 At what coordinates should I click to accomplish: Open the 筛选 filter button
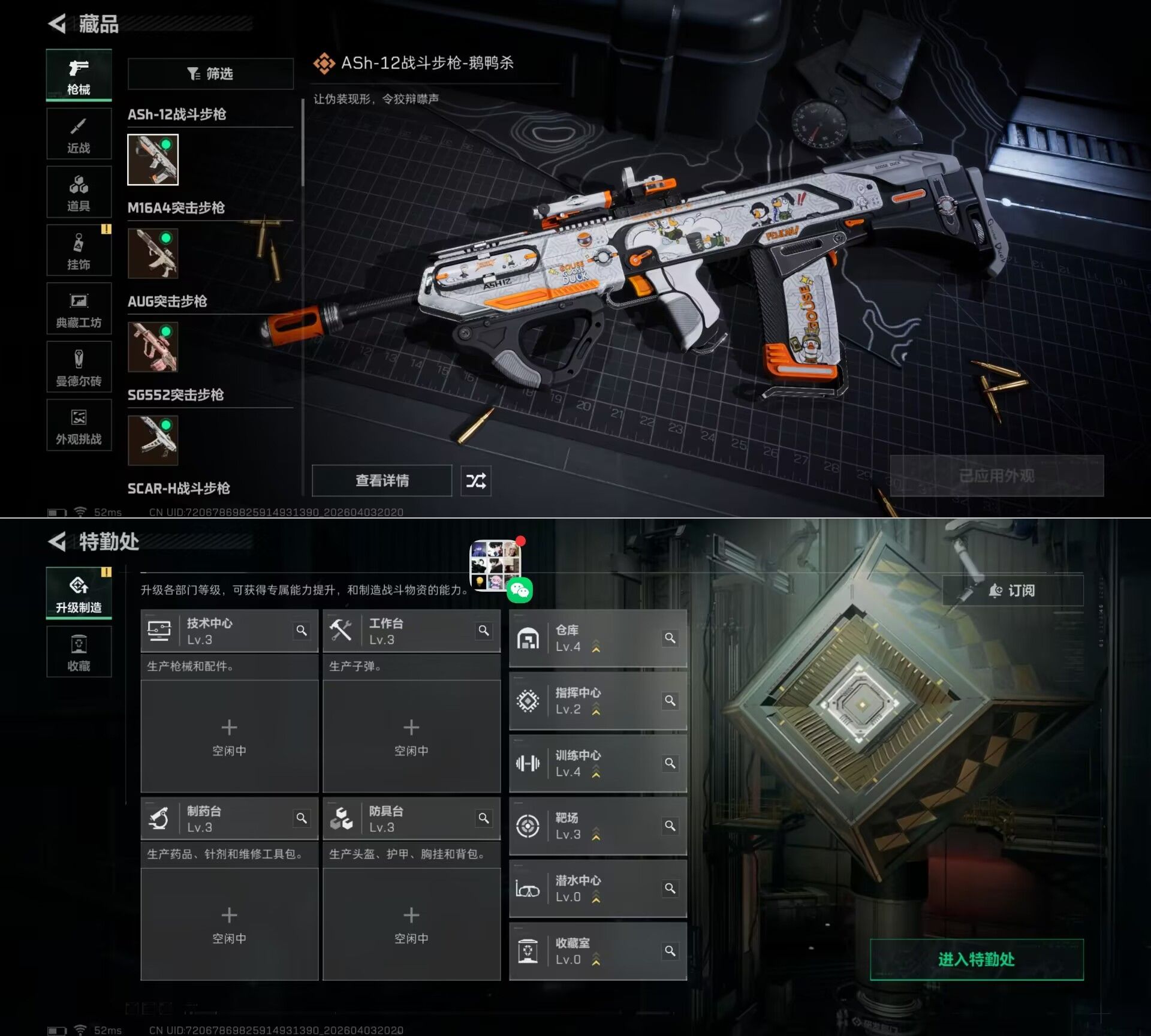click(x=210, y=74)
